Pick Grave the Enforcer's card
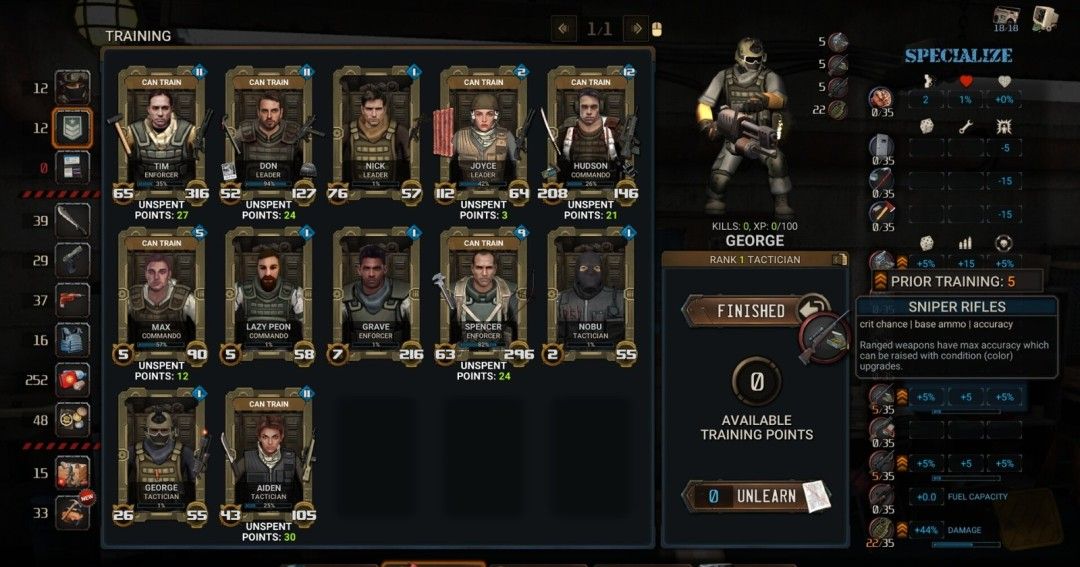Viewport: 1080px width, 567px height. click(x=376, y=295)
